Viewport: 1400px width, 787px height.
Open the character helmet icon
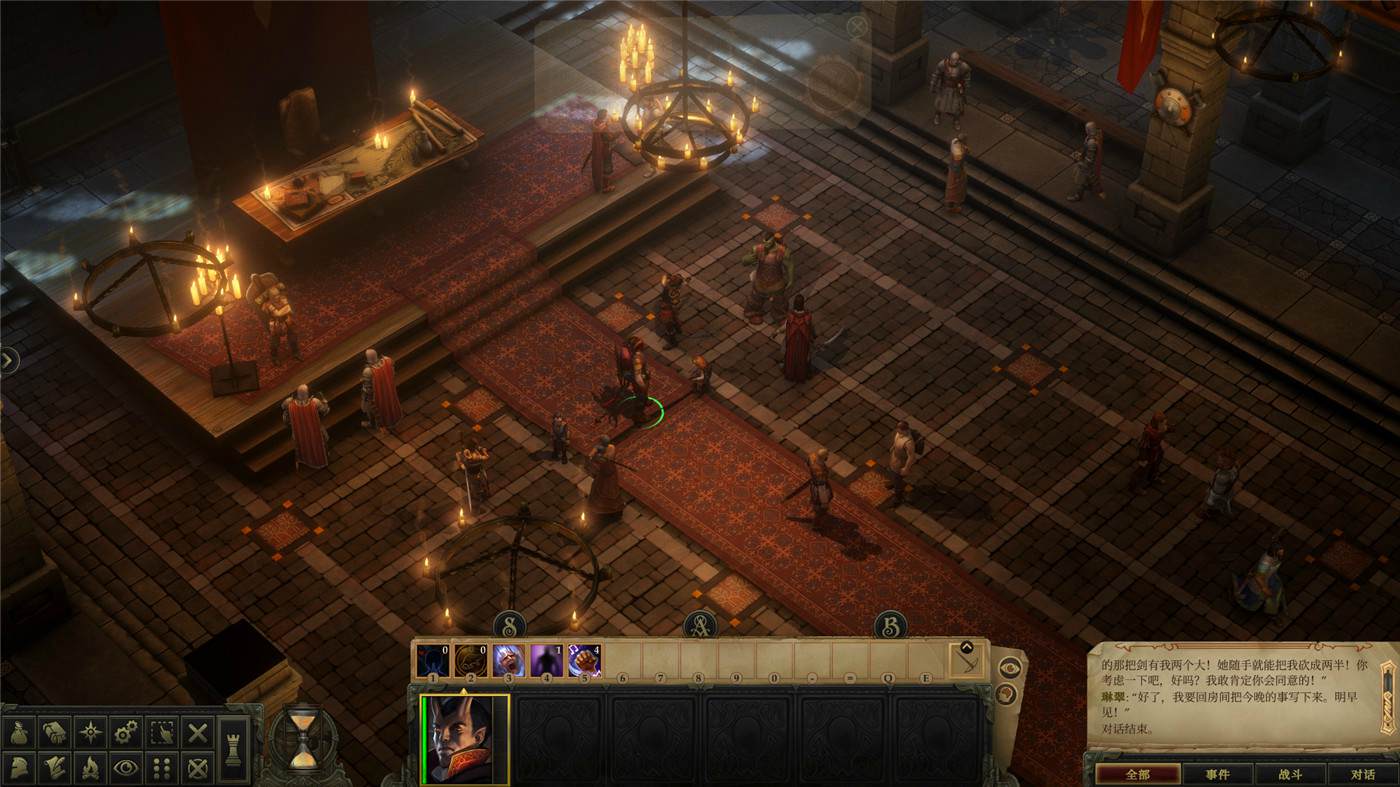19,768
